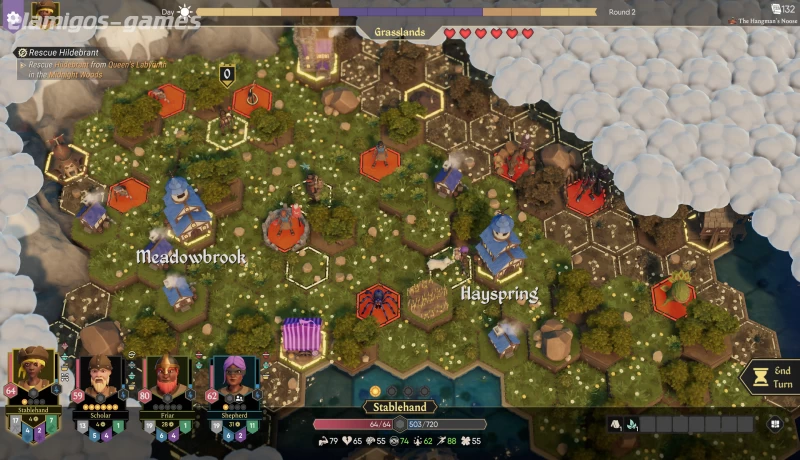Select the Scholar character portrait

tap(98, 379)
